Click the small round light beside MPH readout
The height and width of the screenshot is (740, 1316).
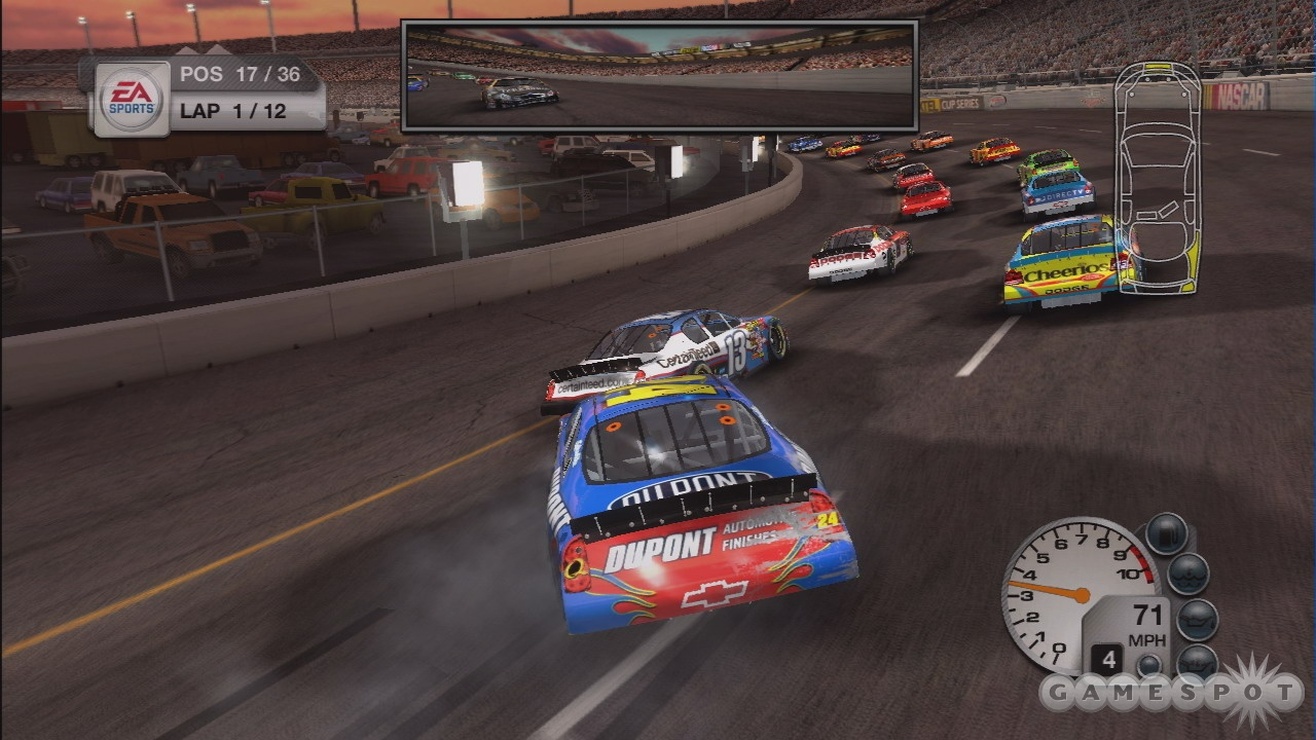pos(1148,663)
